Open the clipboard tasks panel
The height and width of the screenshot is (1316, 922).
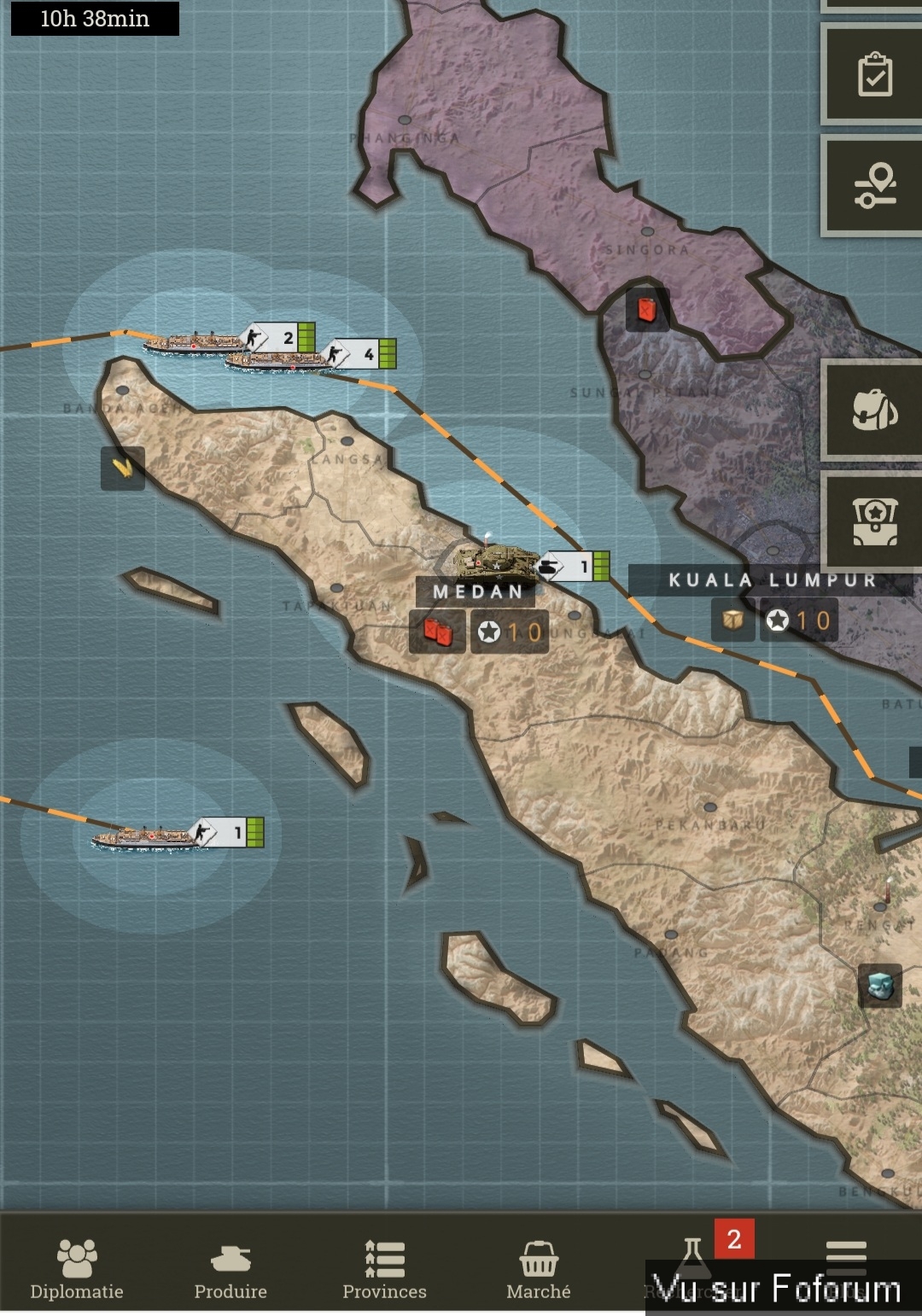tap(874, 75)
